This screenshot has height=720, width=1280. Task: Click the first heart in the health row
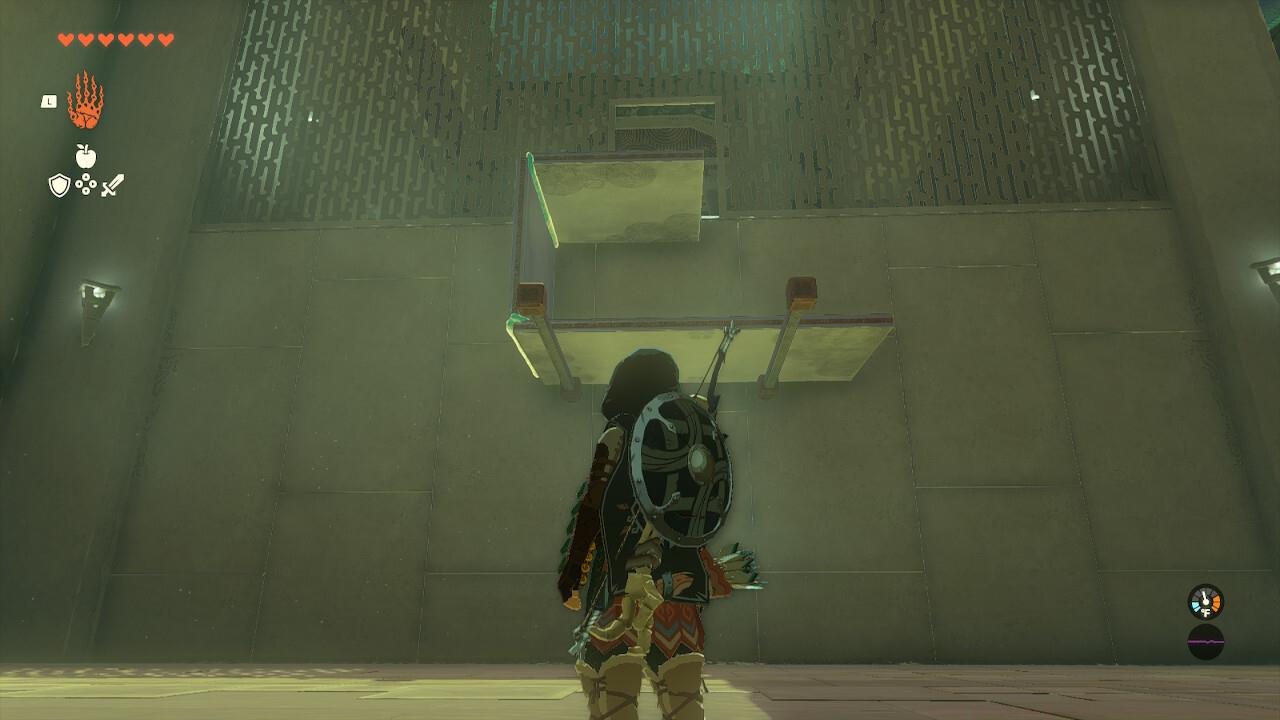[64, 41]
